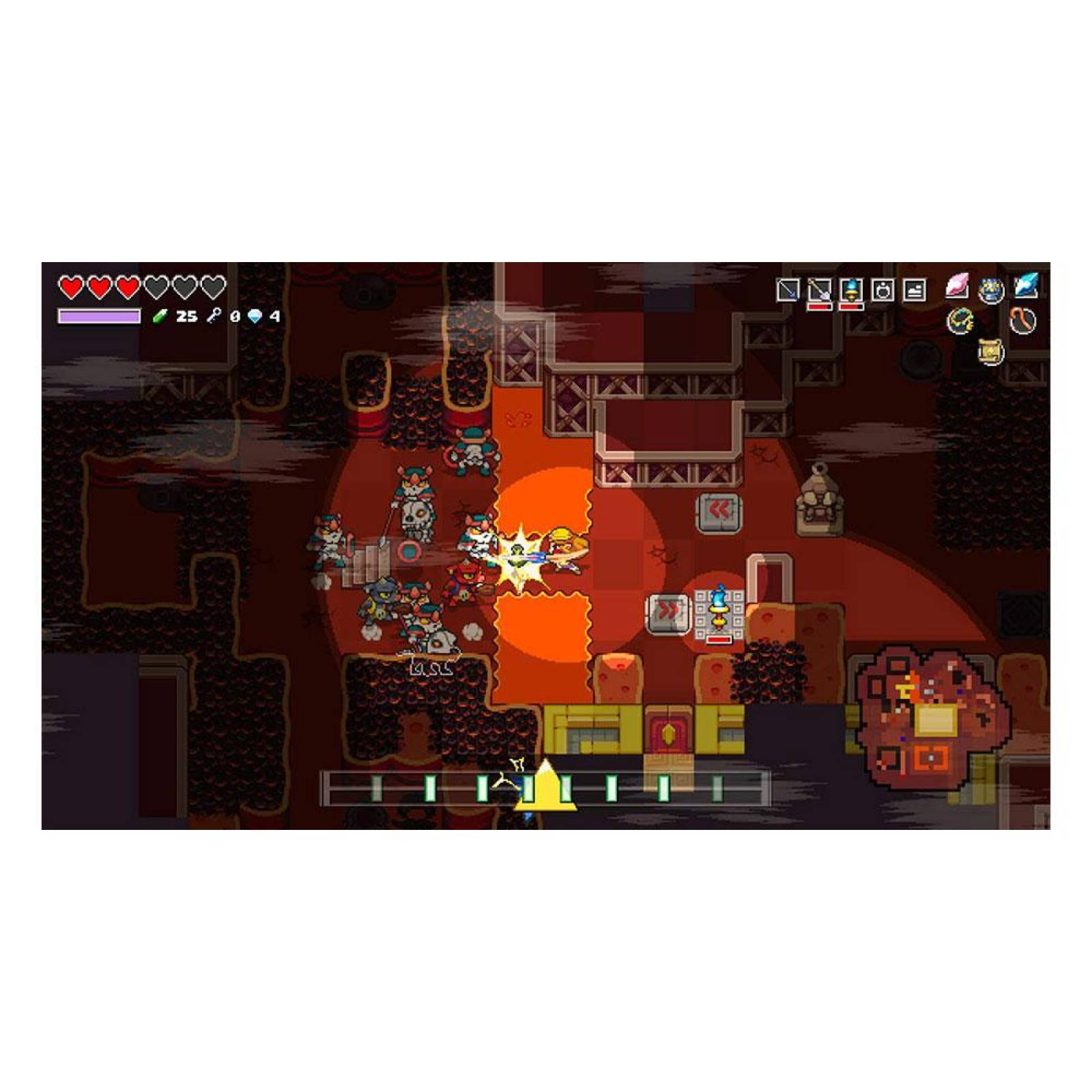
Task: Click the green rupee counter icon
Action: click(160, 316)
